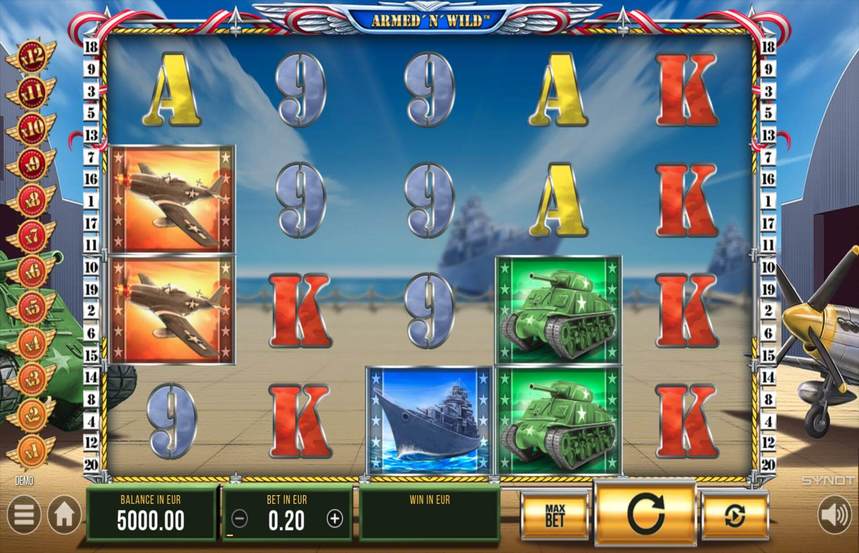Toggle the sound speaker icon
The height and width of the screenshot is (553, 859).
833,516
